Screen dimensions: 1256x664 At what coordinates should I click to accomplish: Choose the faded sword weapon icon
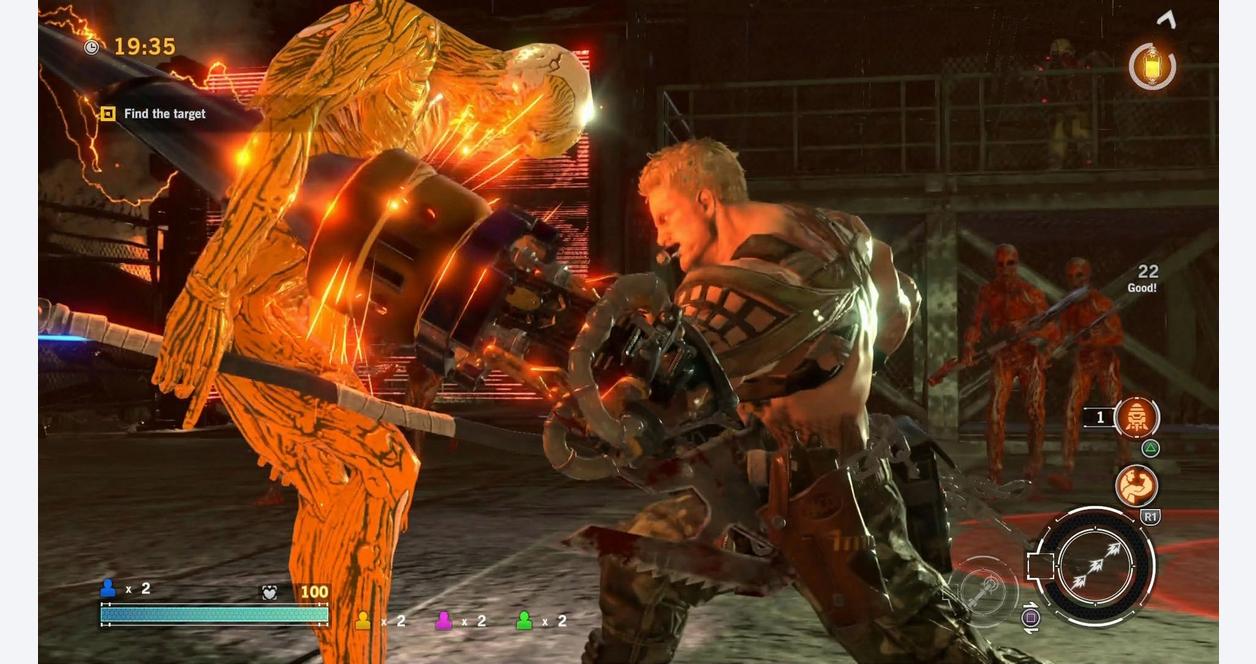[x=983, y=591]
